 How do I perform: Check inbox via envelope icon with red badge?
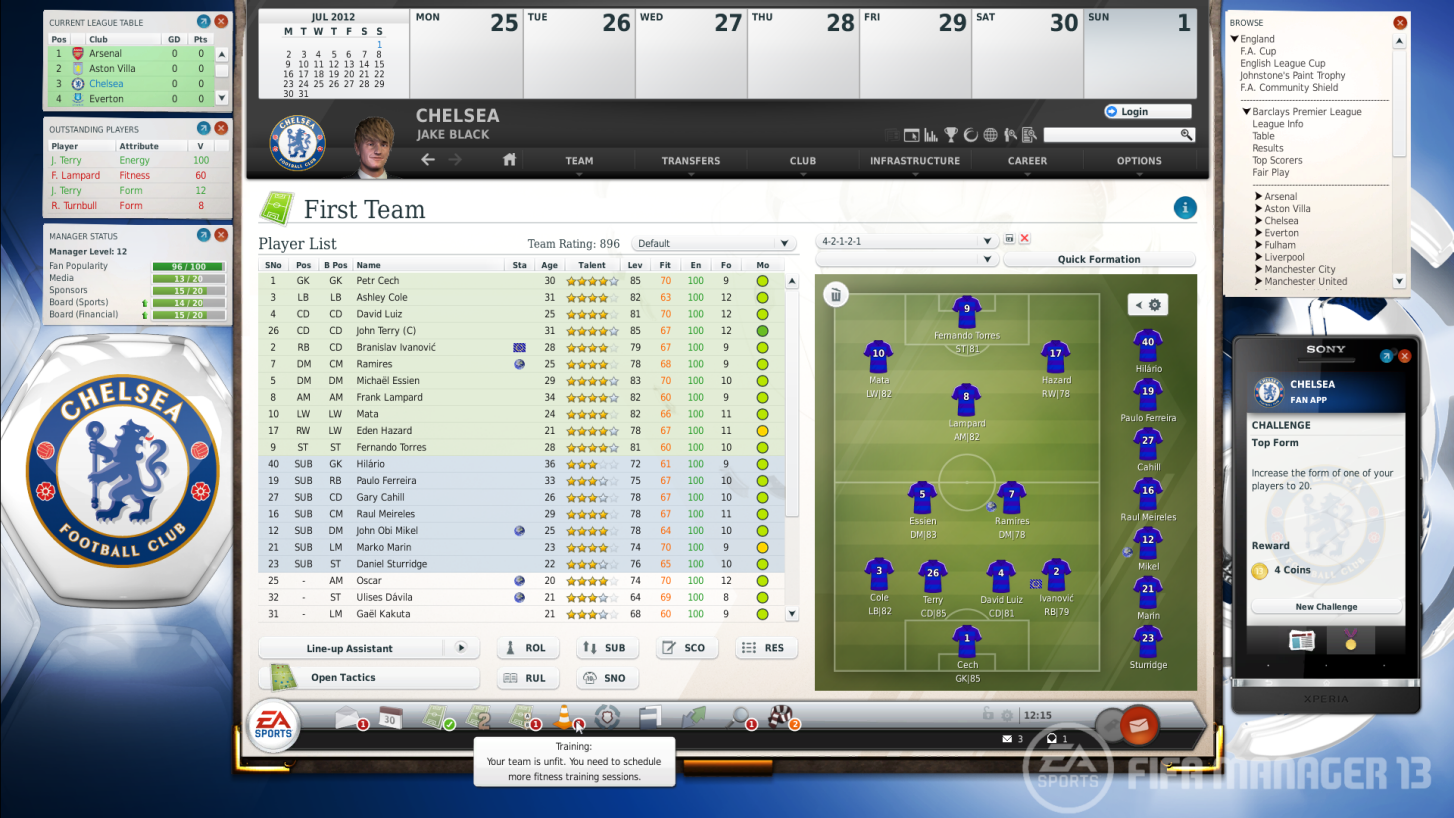[x=347, y=717]
